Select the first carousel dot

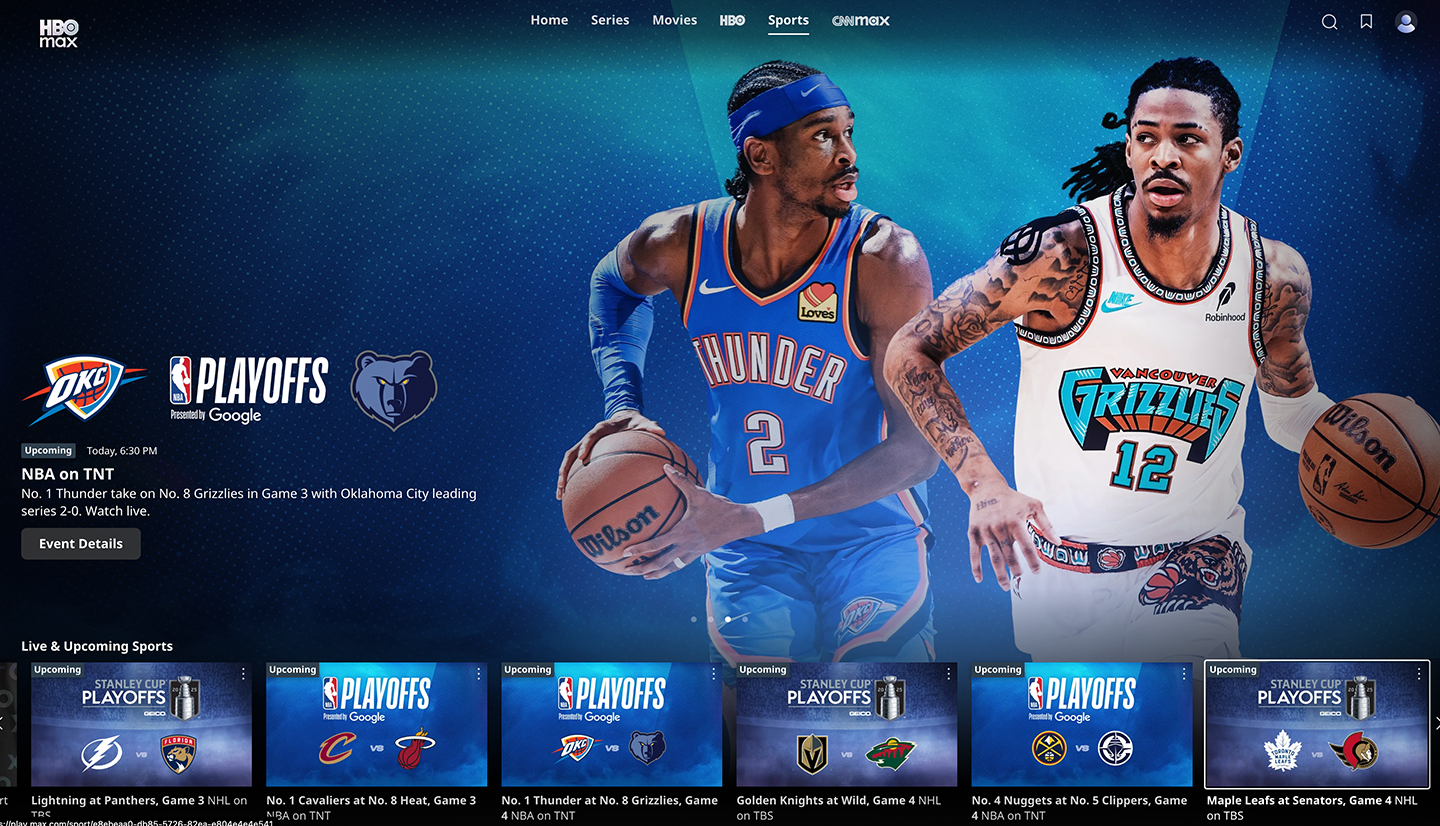click(x=693, y=619)
